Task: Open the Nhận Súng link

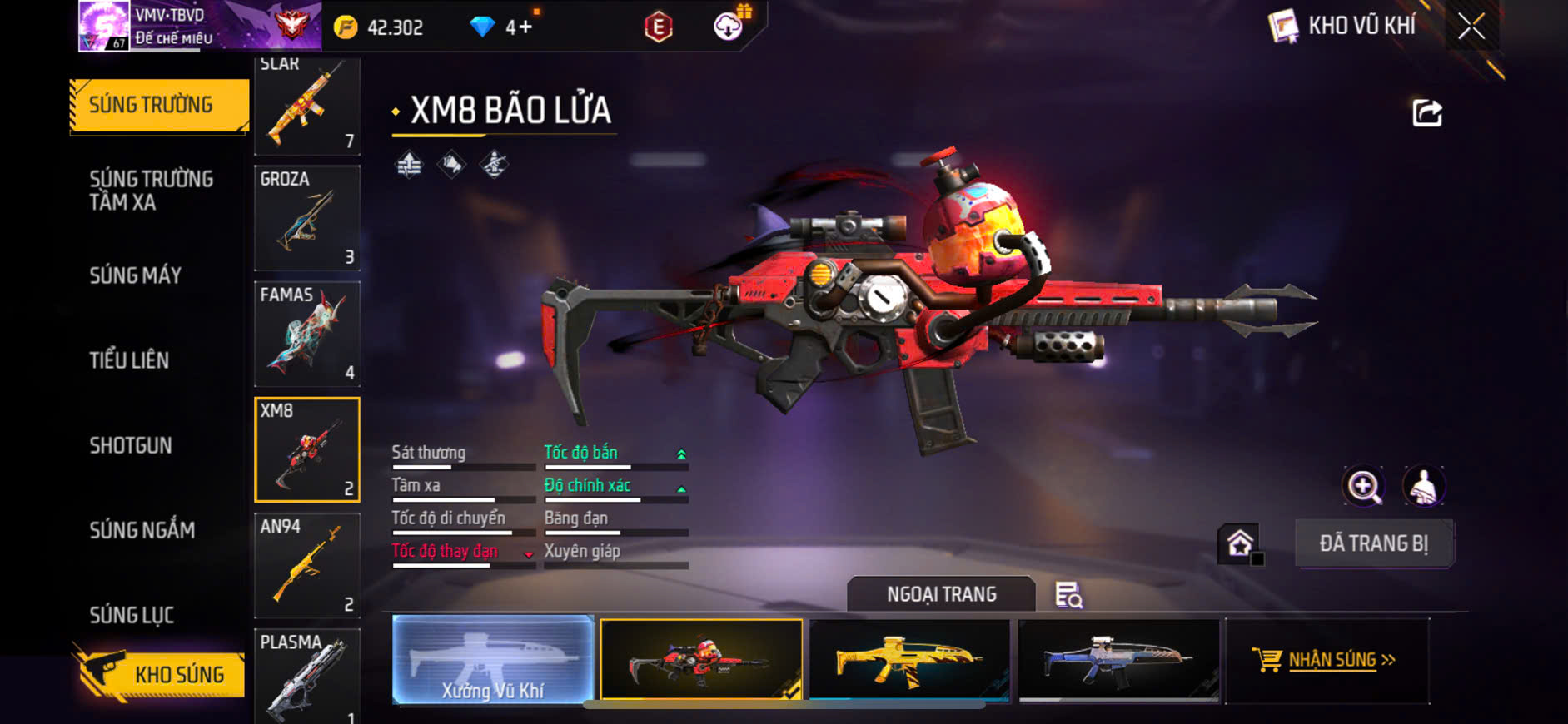Action: tap(1331, 660)
